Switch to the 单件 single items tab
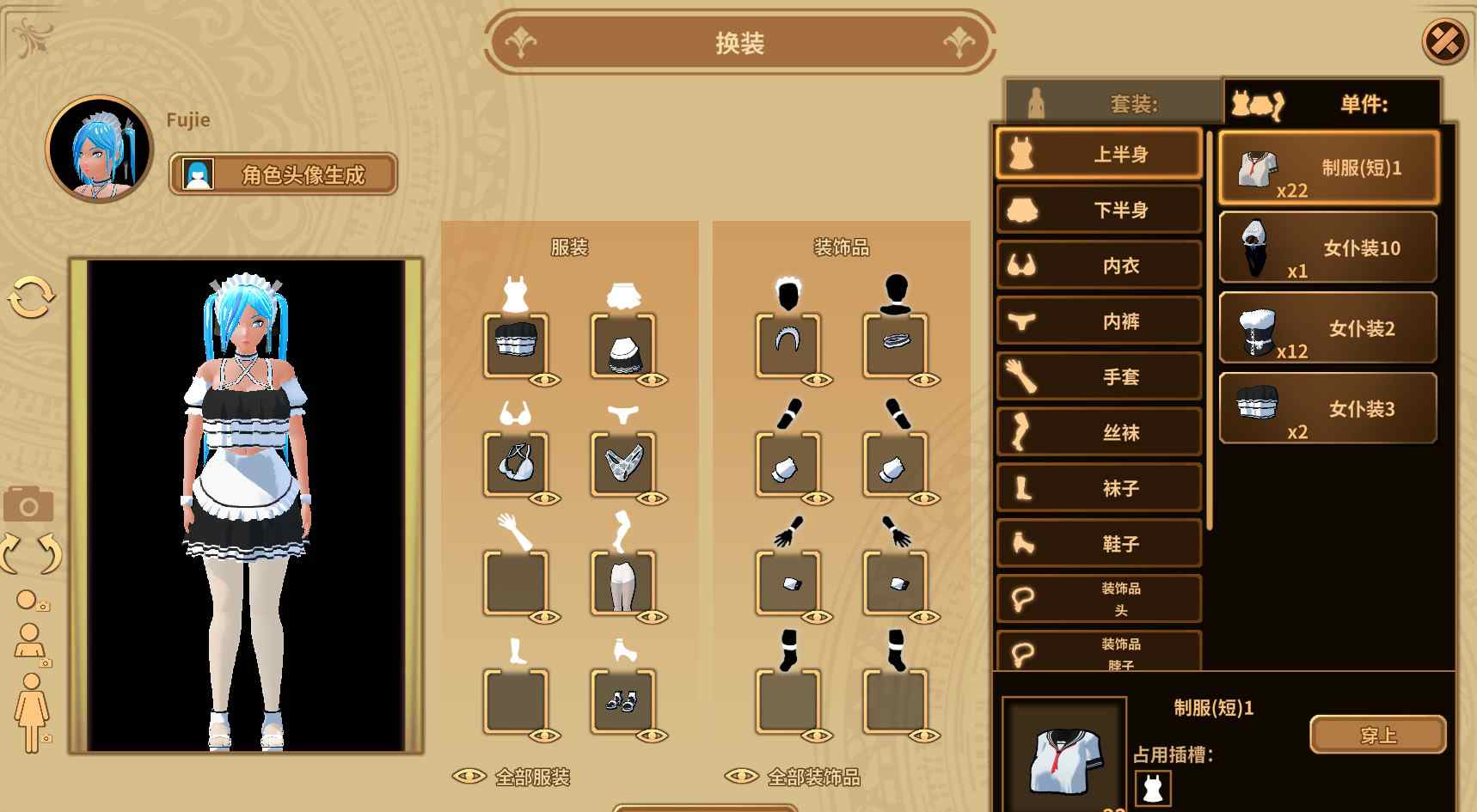Image resolution: width=1477 pixels, height=812 pixels. [1333, 103]
